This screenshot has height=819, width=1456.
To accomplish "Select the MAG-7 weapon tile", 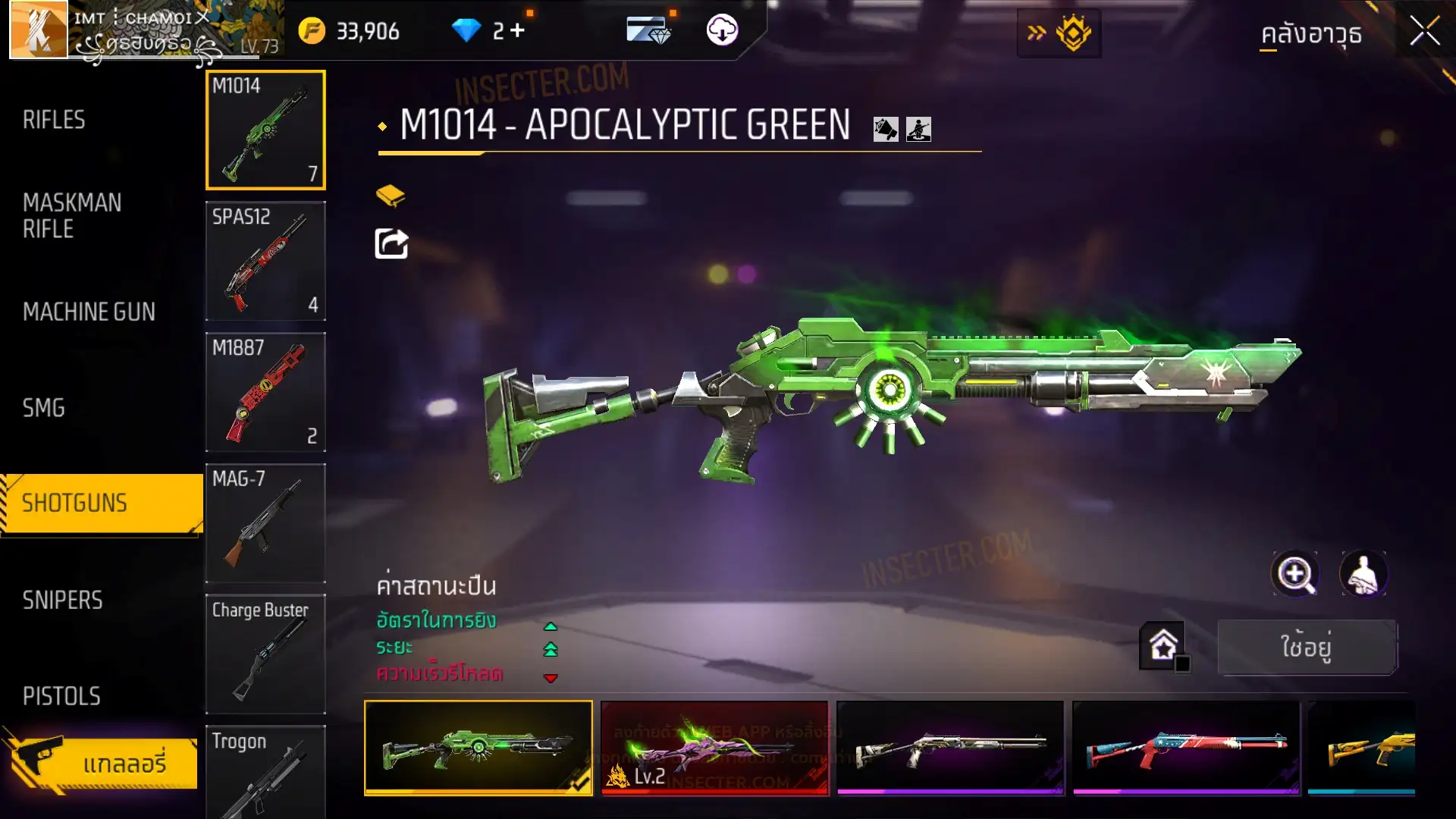I will point(265,523).
